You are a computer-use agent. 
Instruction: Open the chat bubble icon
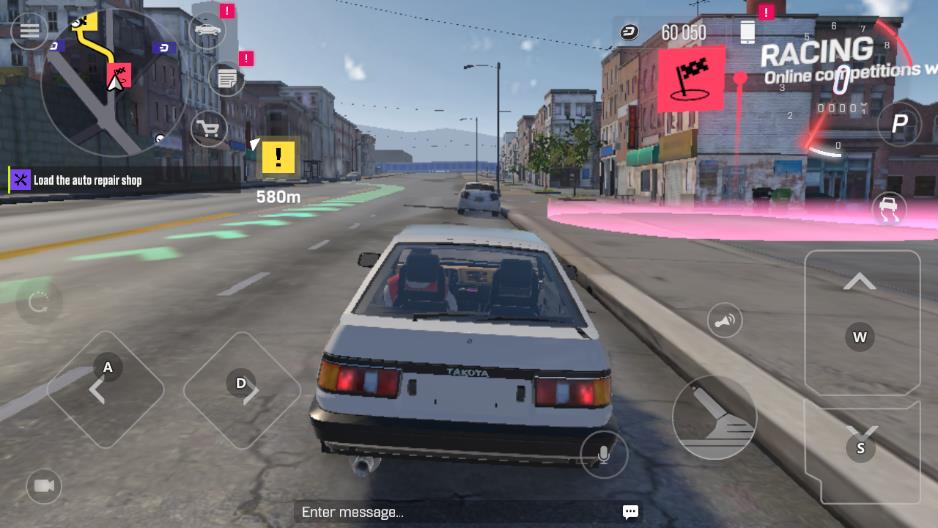click(630, 512)
